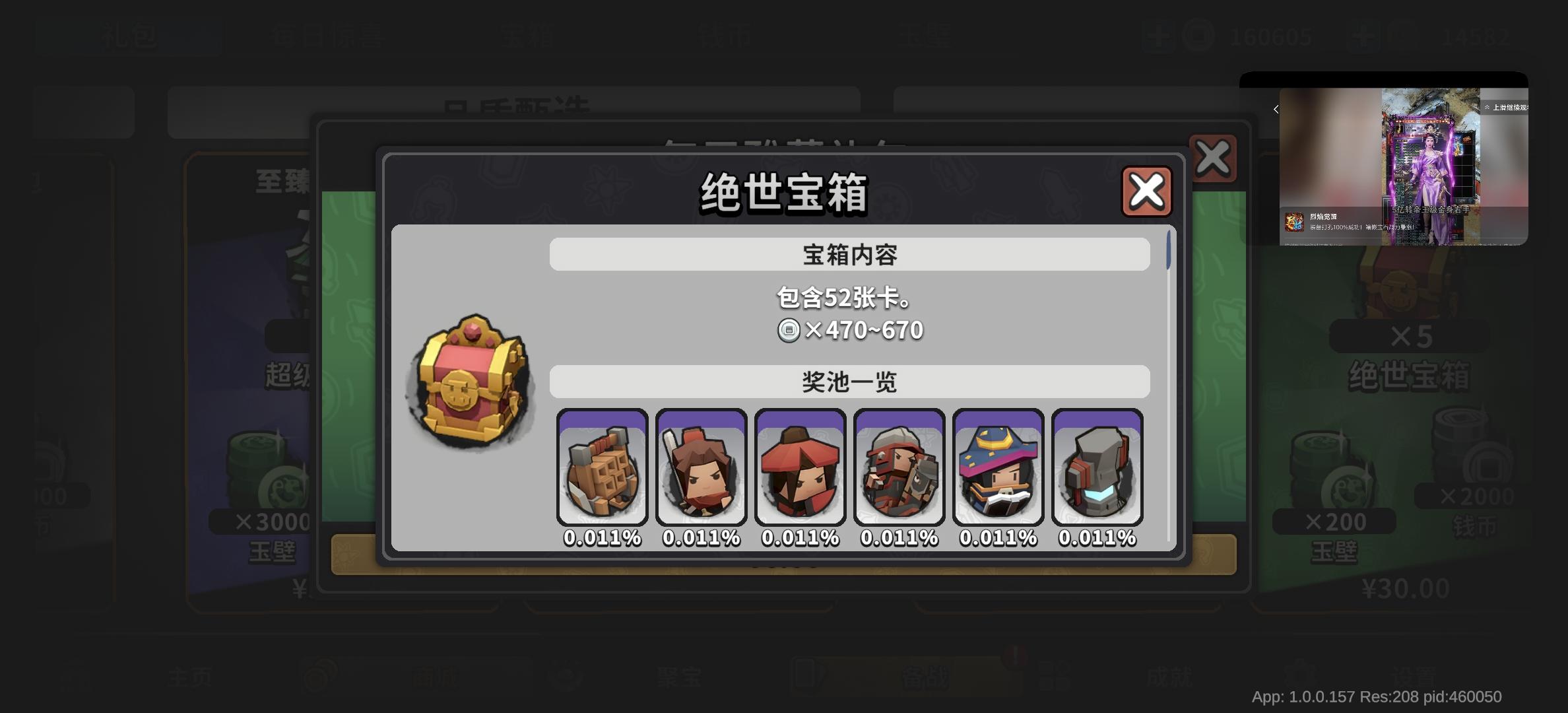
Task: Open the 礼包 tab
Action: 129,36
